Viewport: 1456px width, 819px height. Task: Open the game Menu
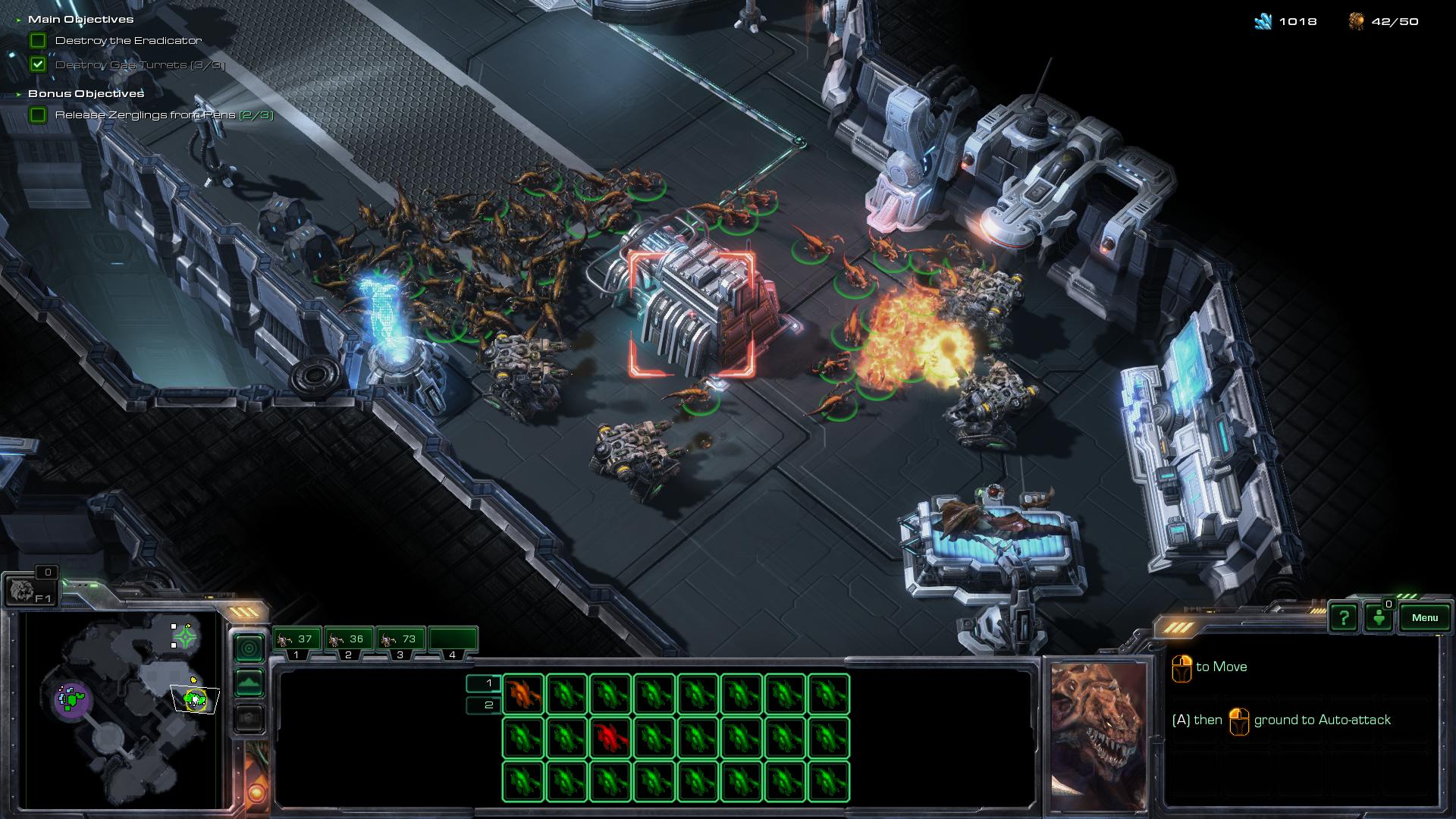click(1424, 617)
